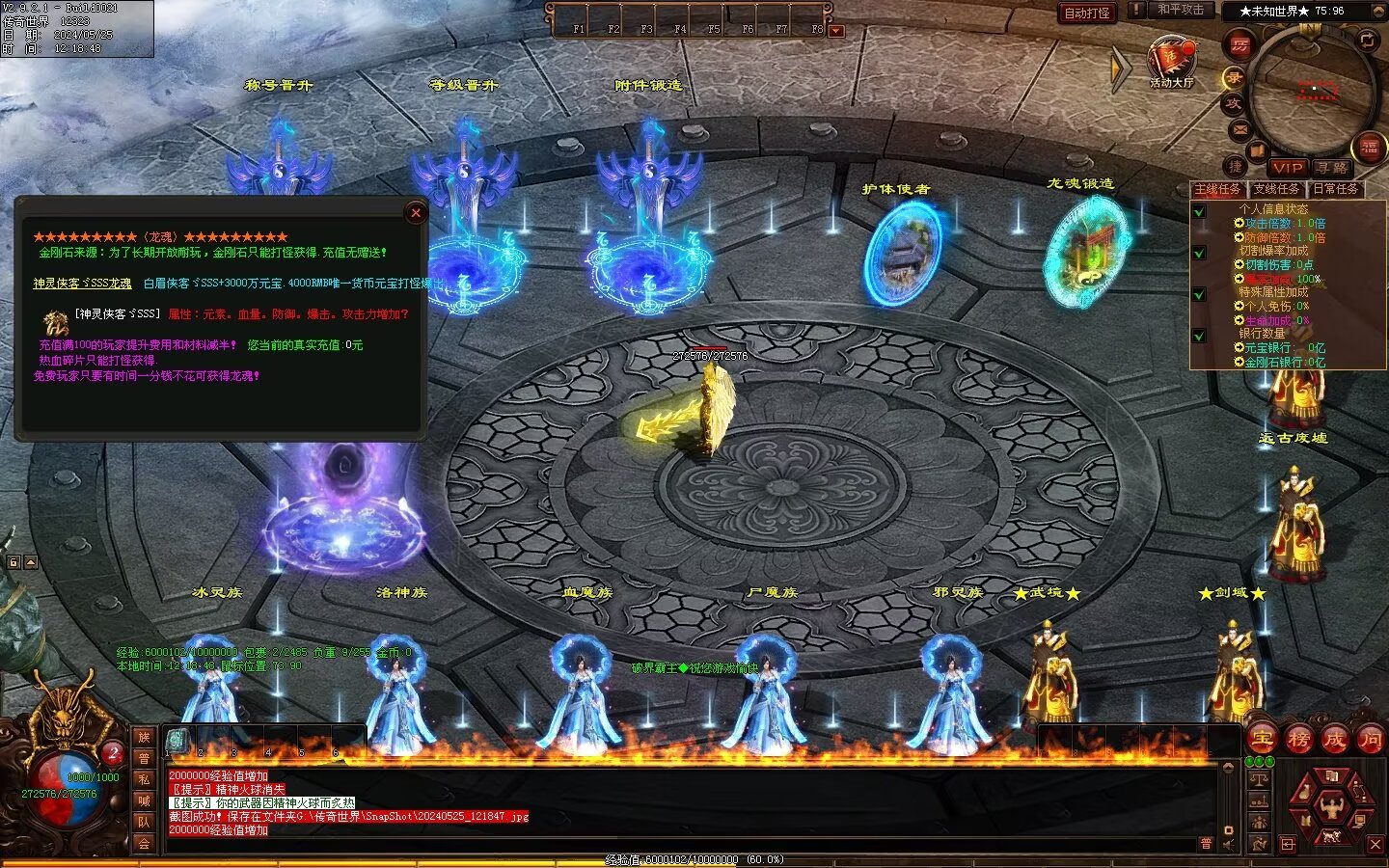Image resolution: width=1389 pixels, height=868 pixels.
Task: Use the stone item in hotbar slot 1
Action: [177, 740]
